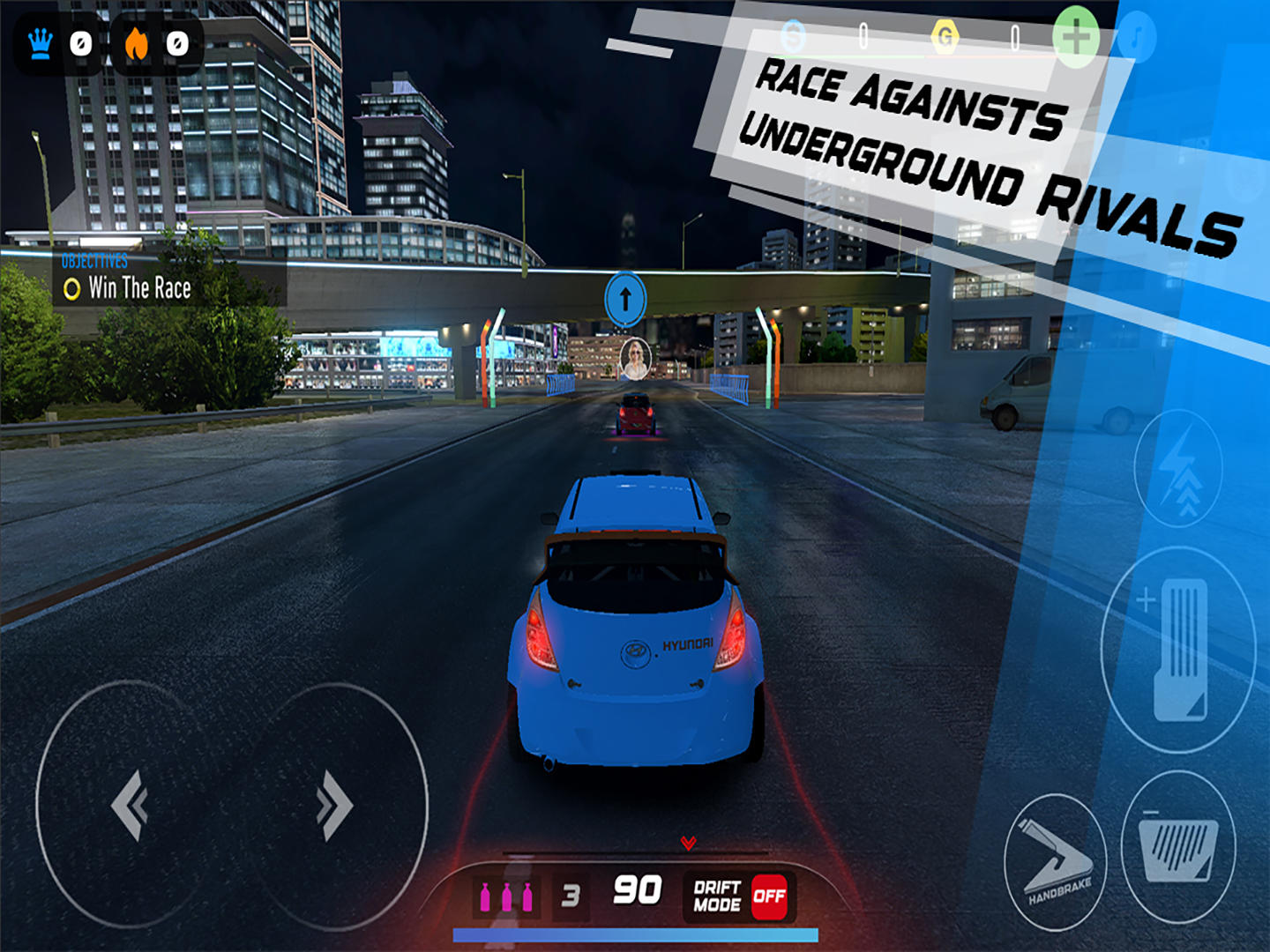Click the Objectives panel header

pyautogui.click(x=93, y=261)
